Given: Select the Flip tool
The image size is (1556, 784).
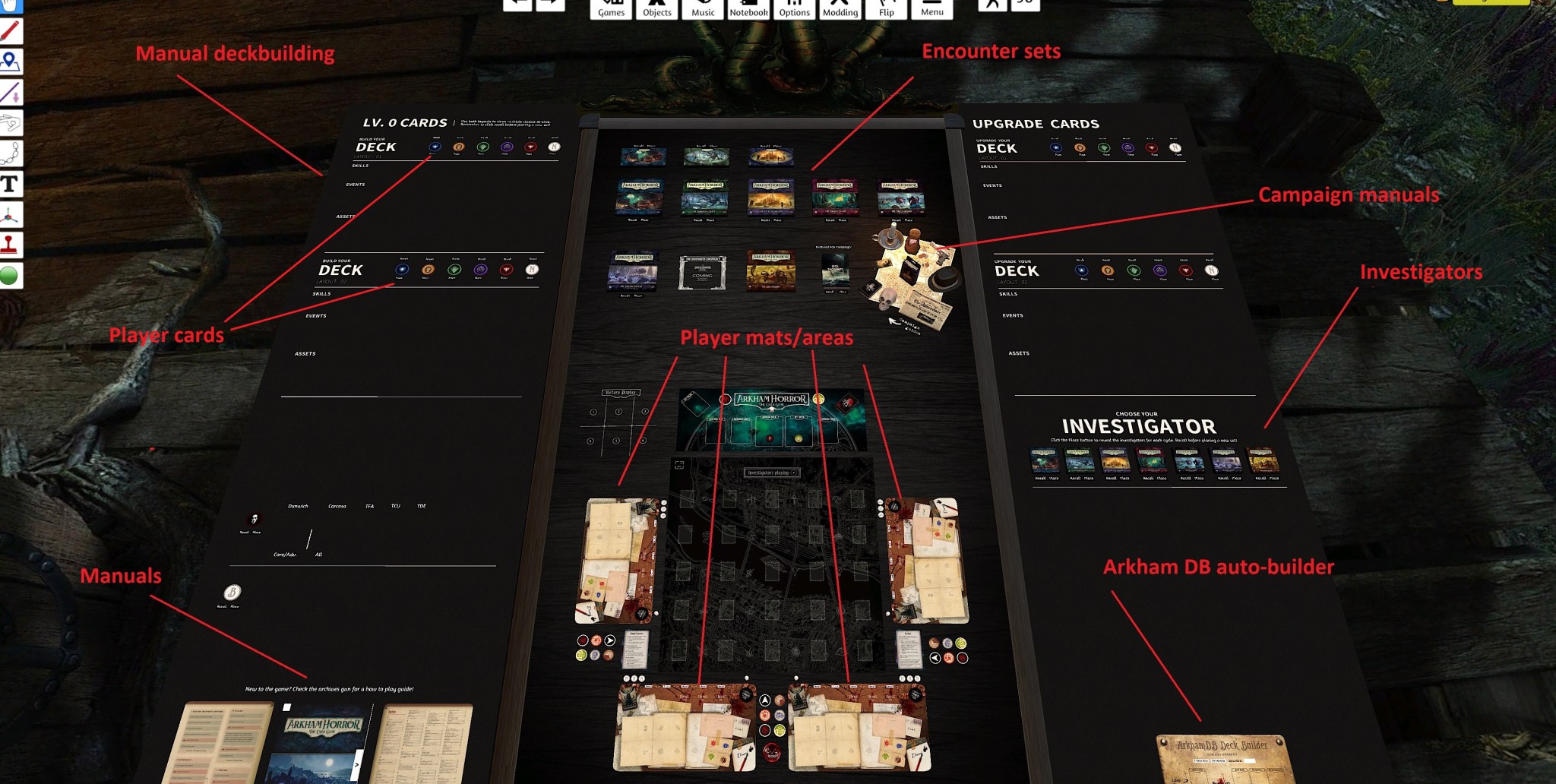Looking at the screenshot, I should pos(885,8).
